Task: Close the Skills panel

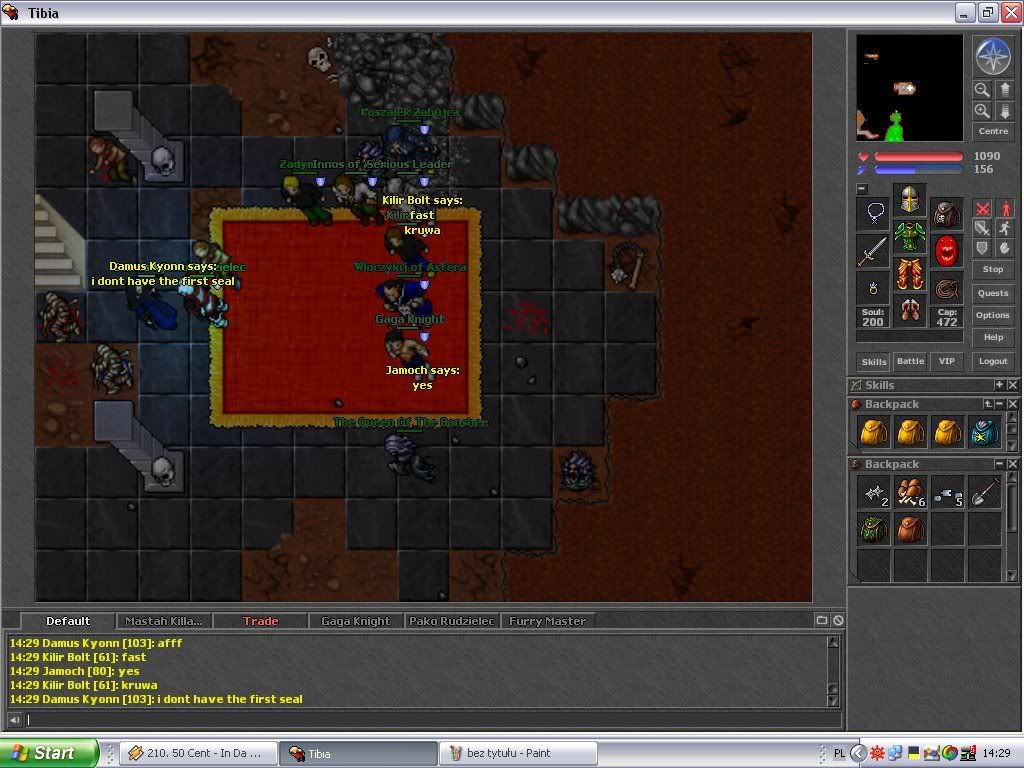Action: coord(1012,385)
